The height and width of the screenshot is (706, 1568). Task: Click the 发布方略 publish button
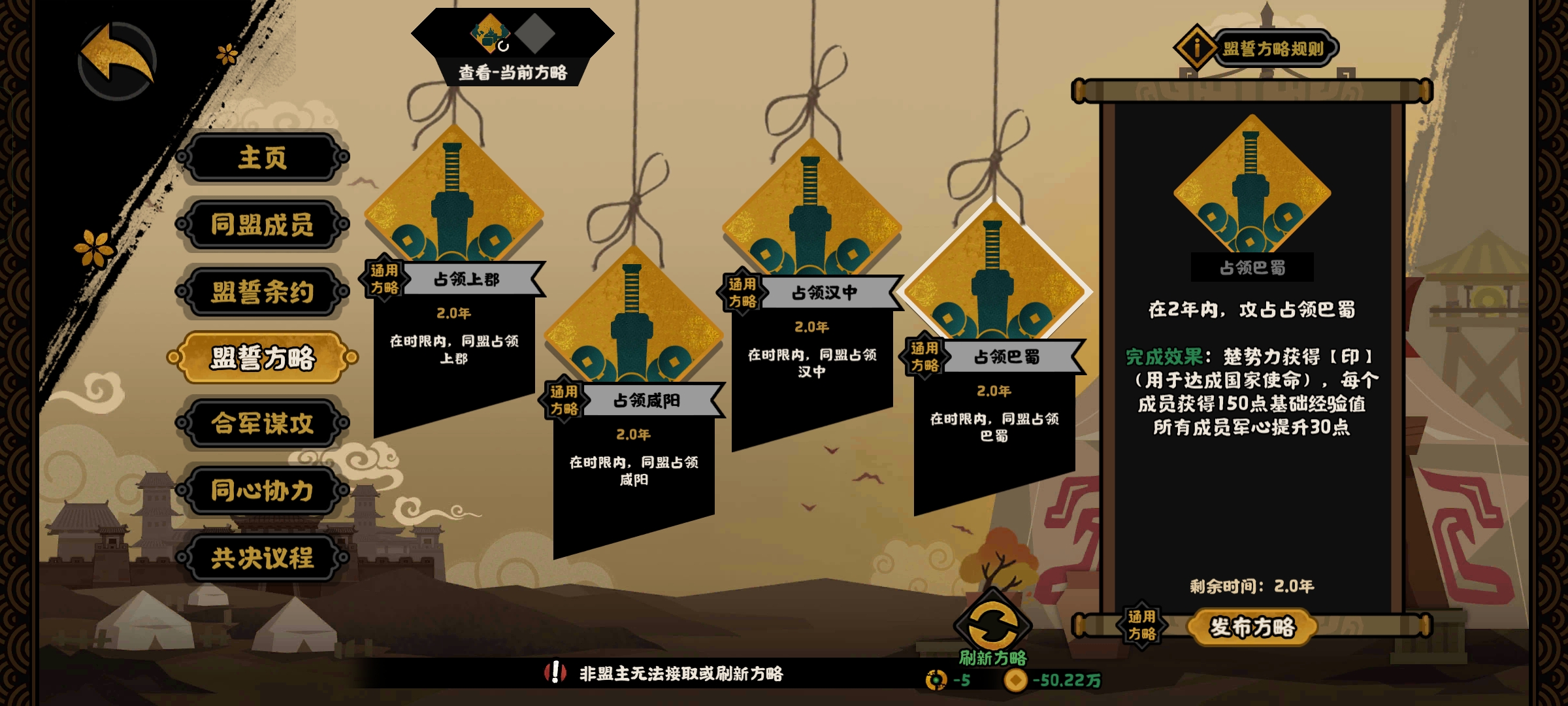pos(1251,627)
